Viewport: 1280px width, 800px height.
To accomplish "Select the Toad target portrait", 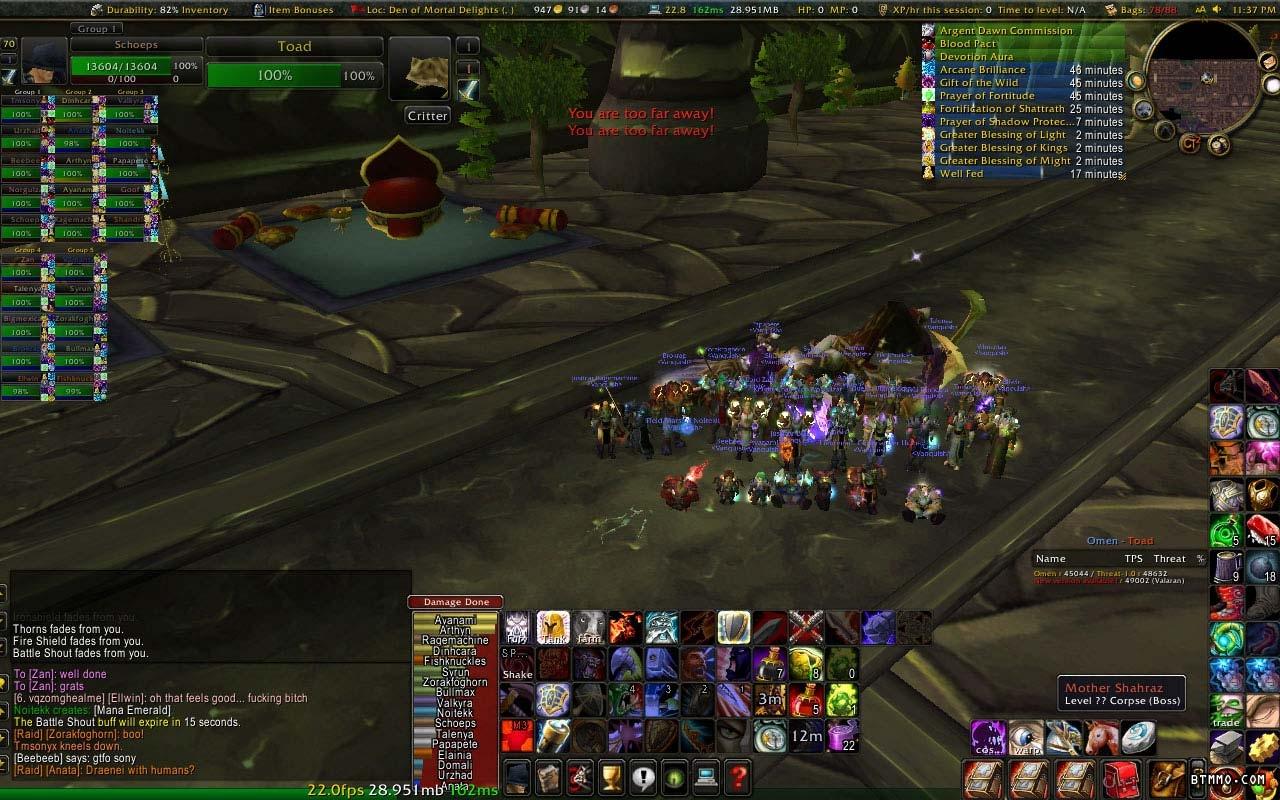I will [x=419, y=69].
